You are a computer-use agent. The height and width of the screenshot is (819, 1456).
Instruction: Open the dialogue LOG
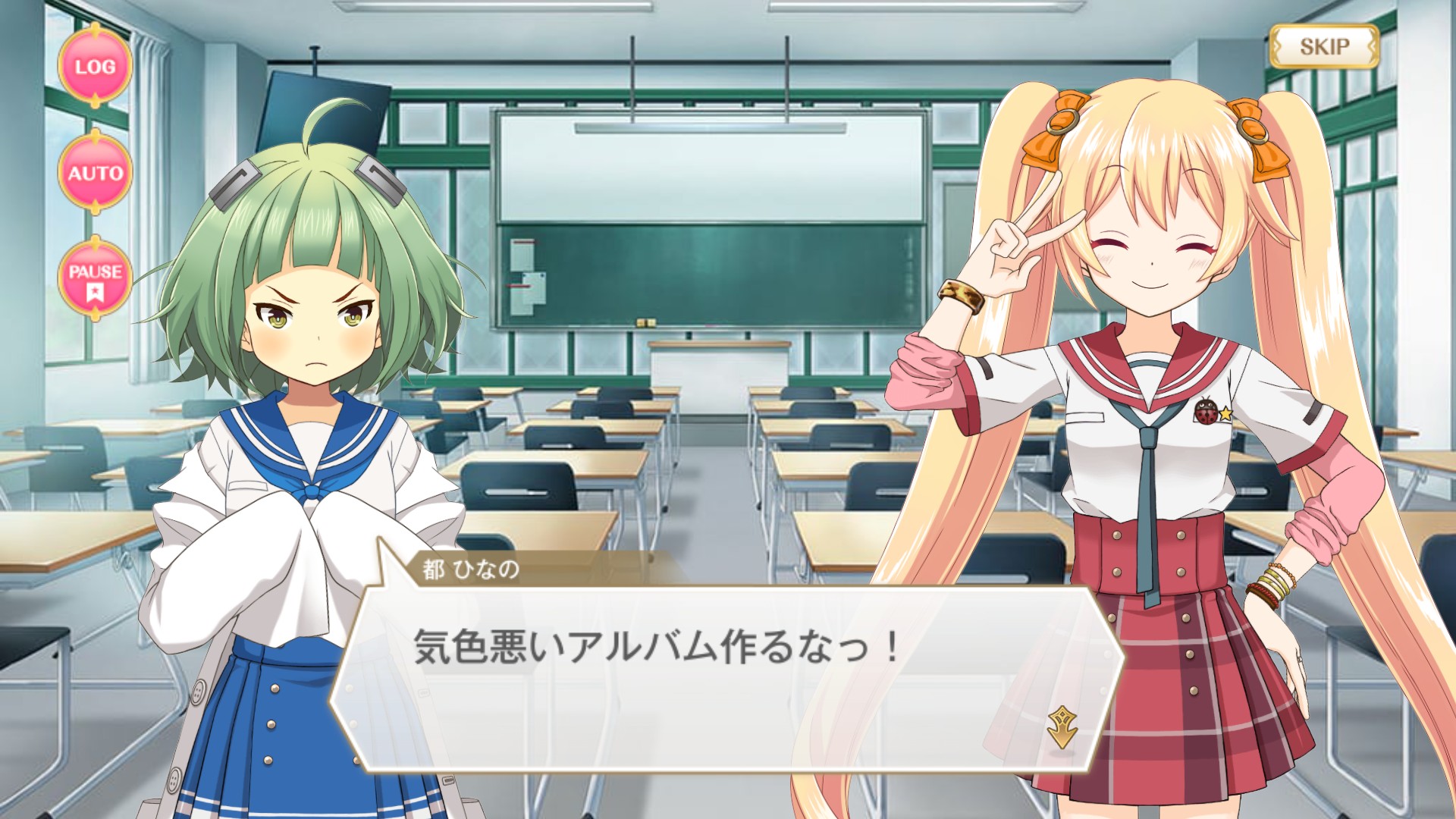pos(96,67)
